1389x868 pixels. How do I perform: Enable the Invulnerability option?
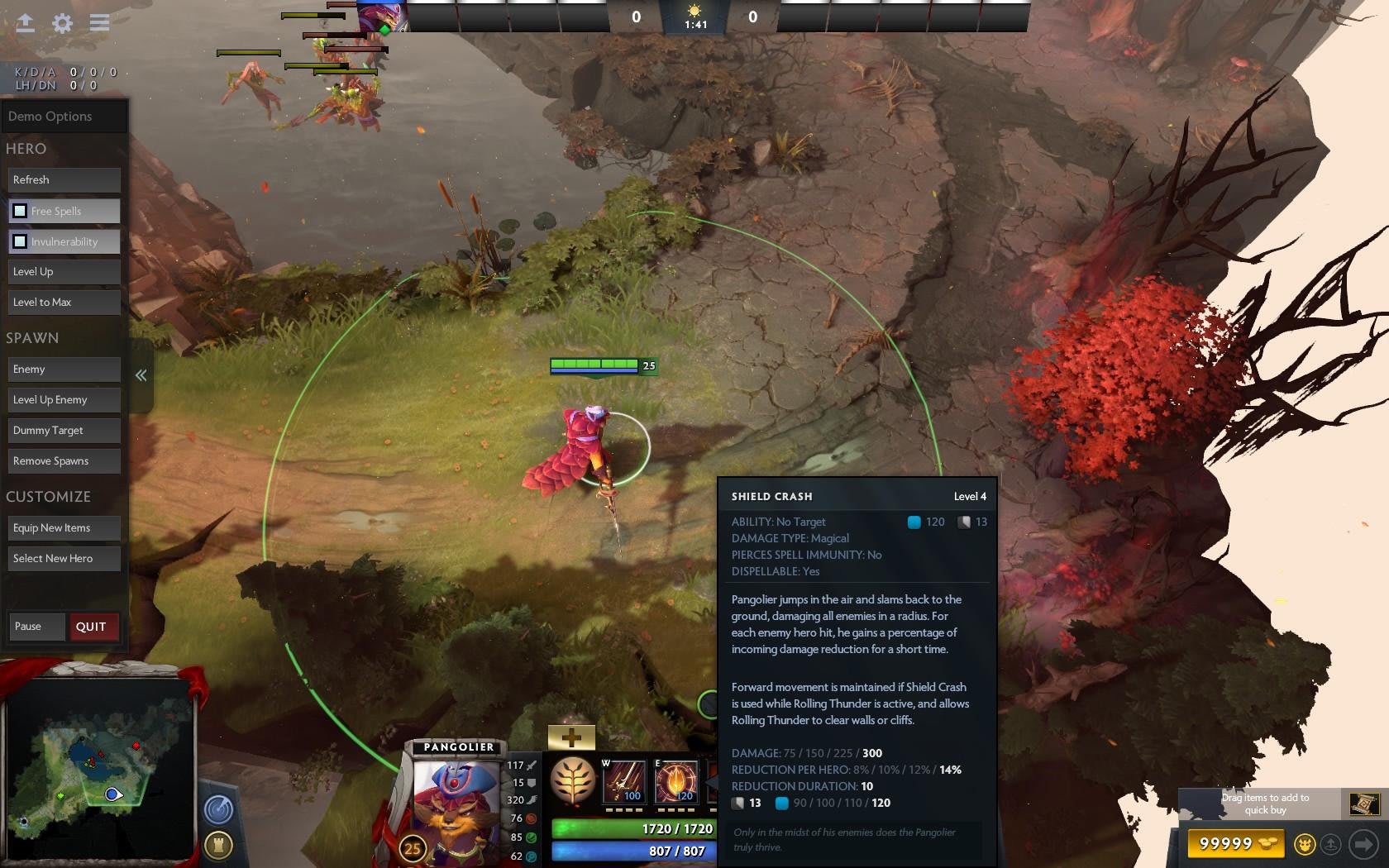pos(20,241)
